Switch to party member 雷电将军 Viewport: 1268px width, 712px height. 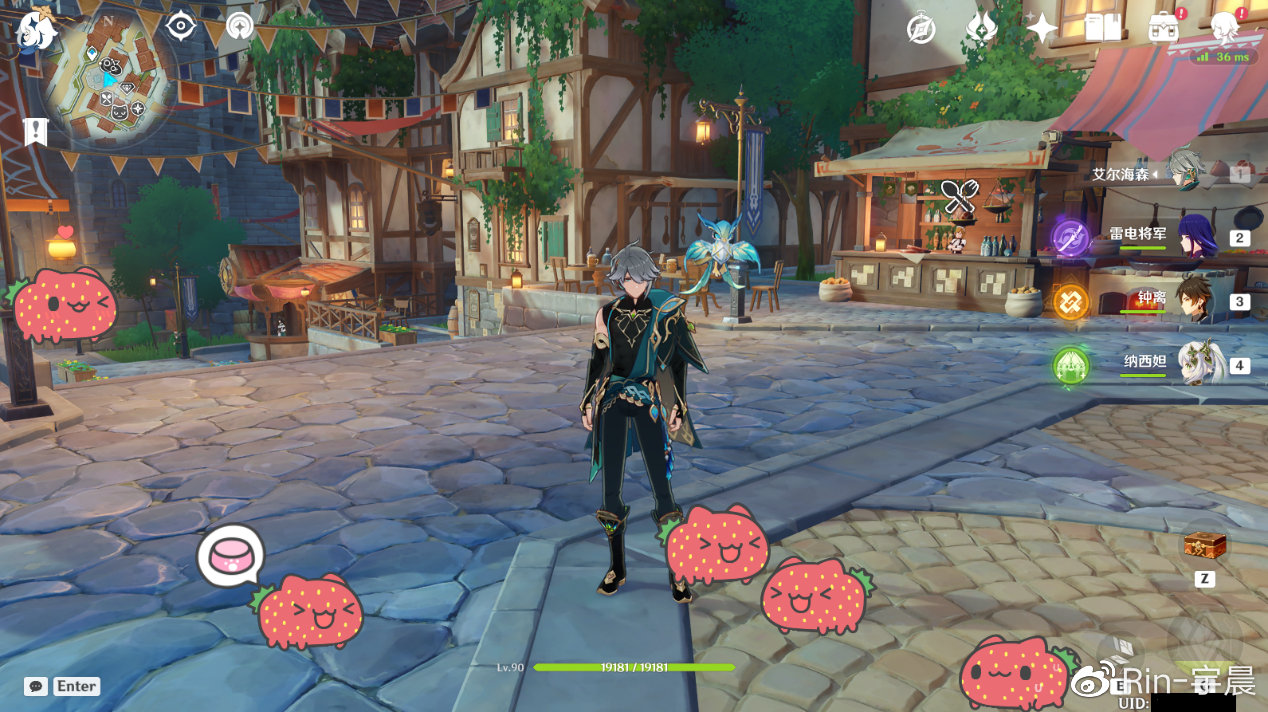coord(1196,236)
